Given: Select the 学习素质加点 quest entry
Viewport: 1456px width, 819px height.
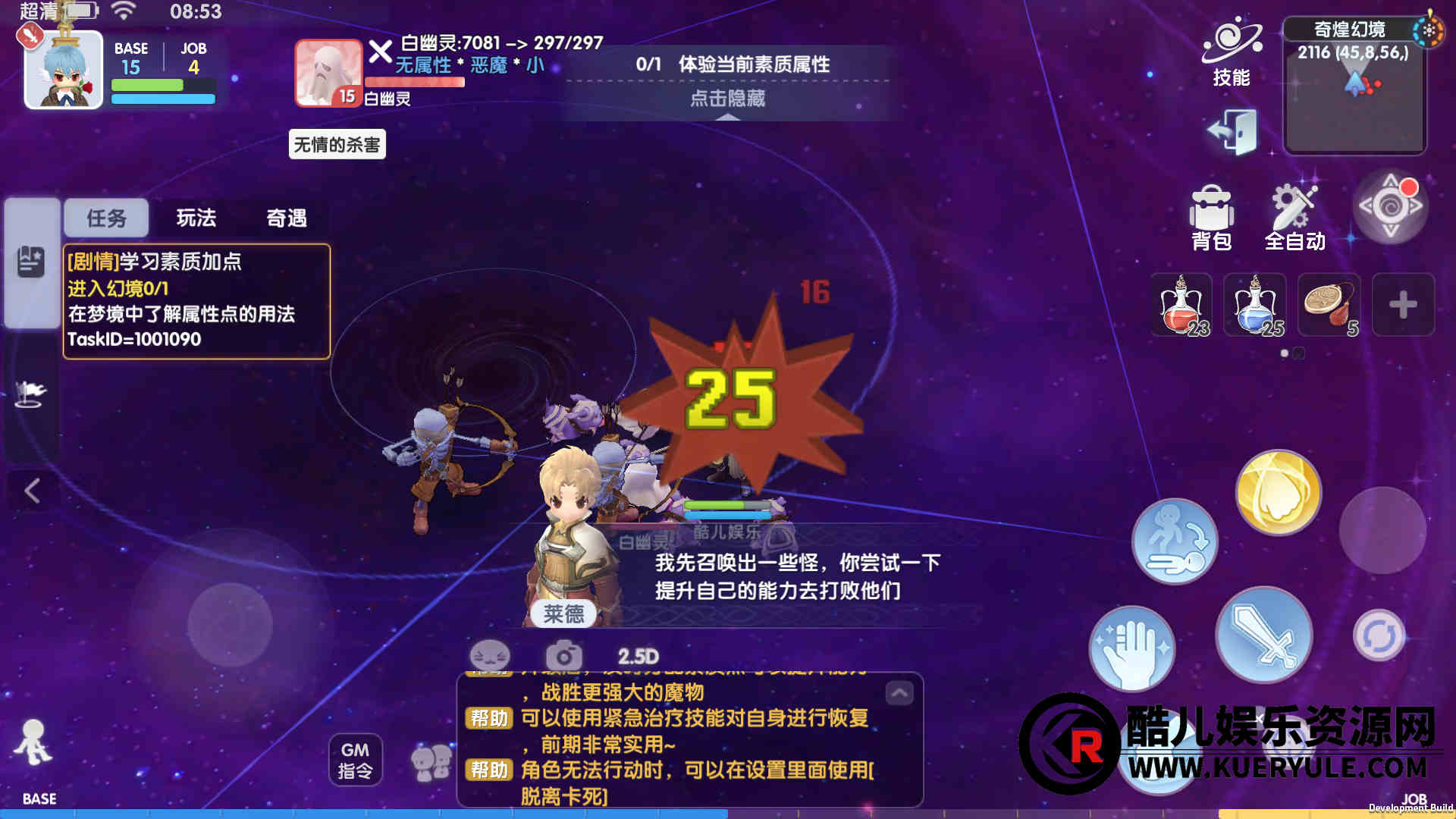Looking at the screenshot, I should [196, 301].
